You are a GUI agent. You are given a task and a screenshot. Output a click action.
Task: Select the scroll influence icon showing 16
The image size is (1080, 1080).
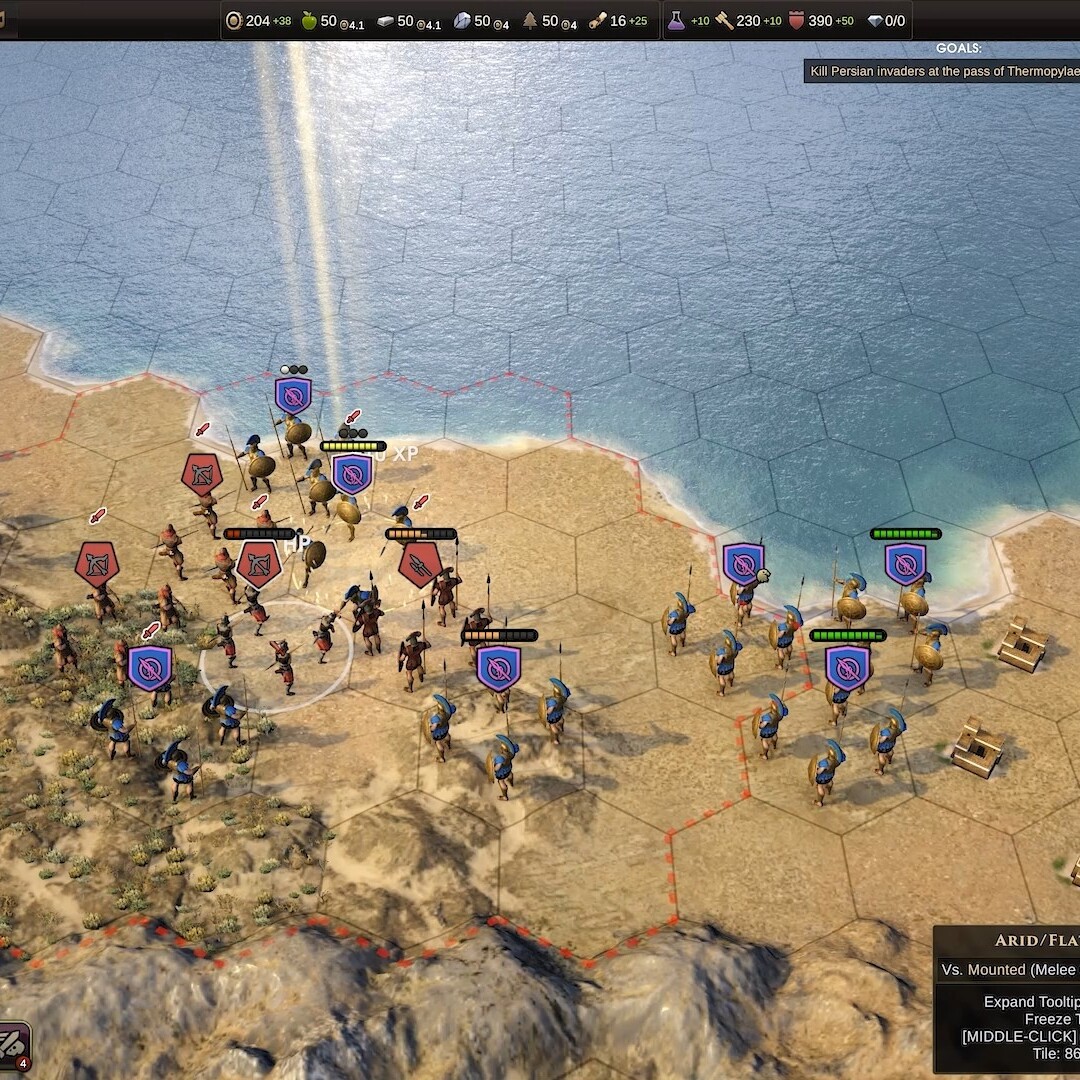click(x=598, y=21)
